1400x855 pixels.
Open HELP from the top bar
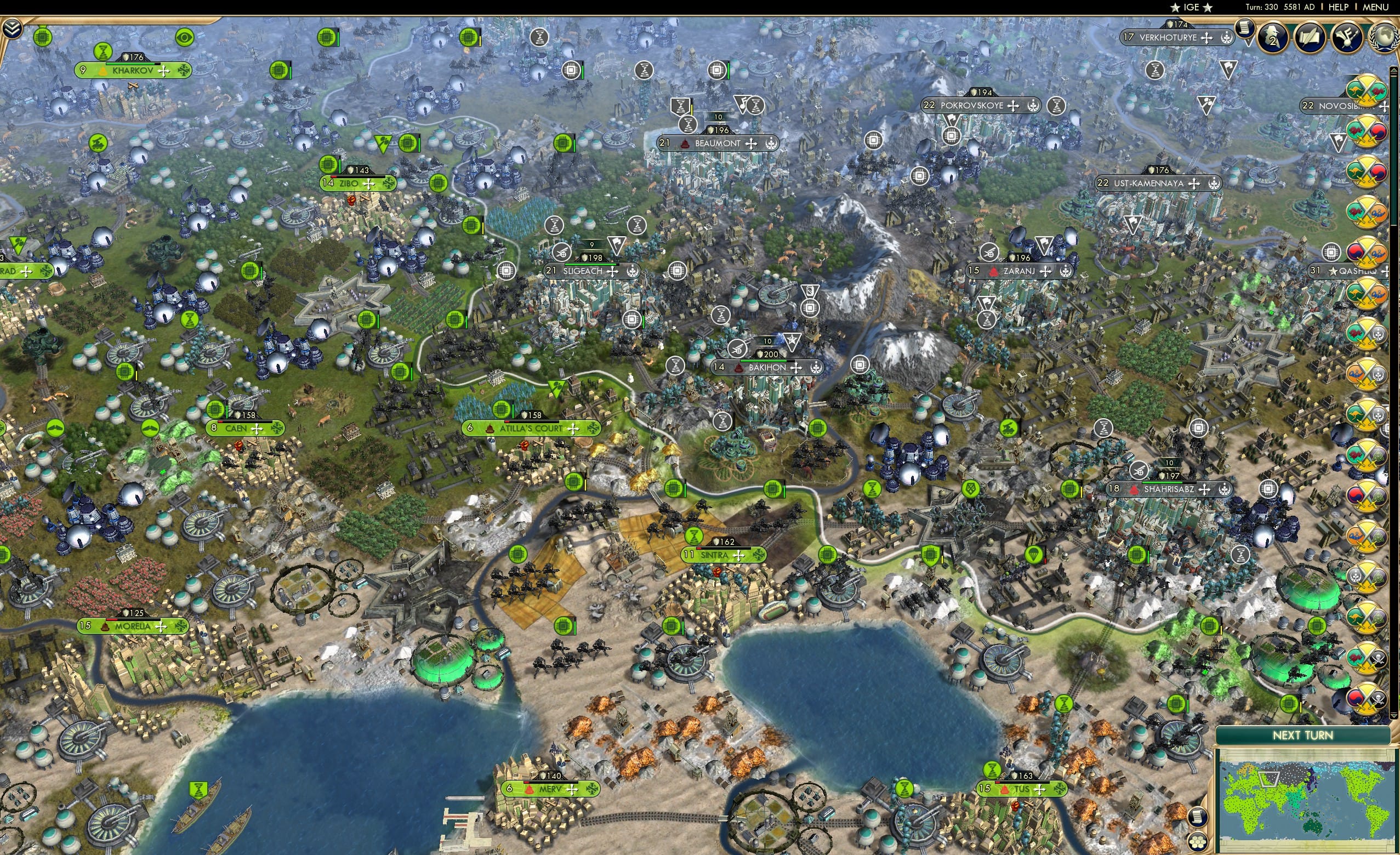coord(1339,7)
